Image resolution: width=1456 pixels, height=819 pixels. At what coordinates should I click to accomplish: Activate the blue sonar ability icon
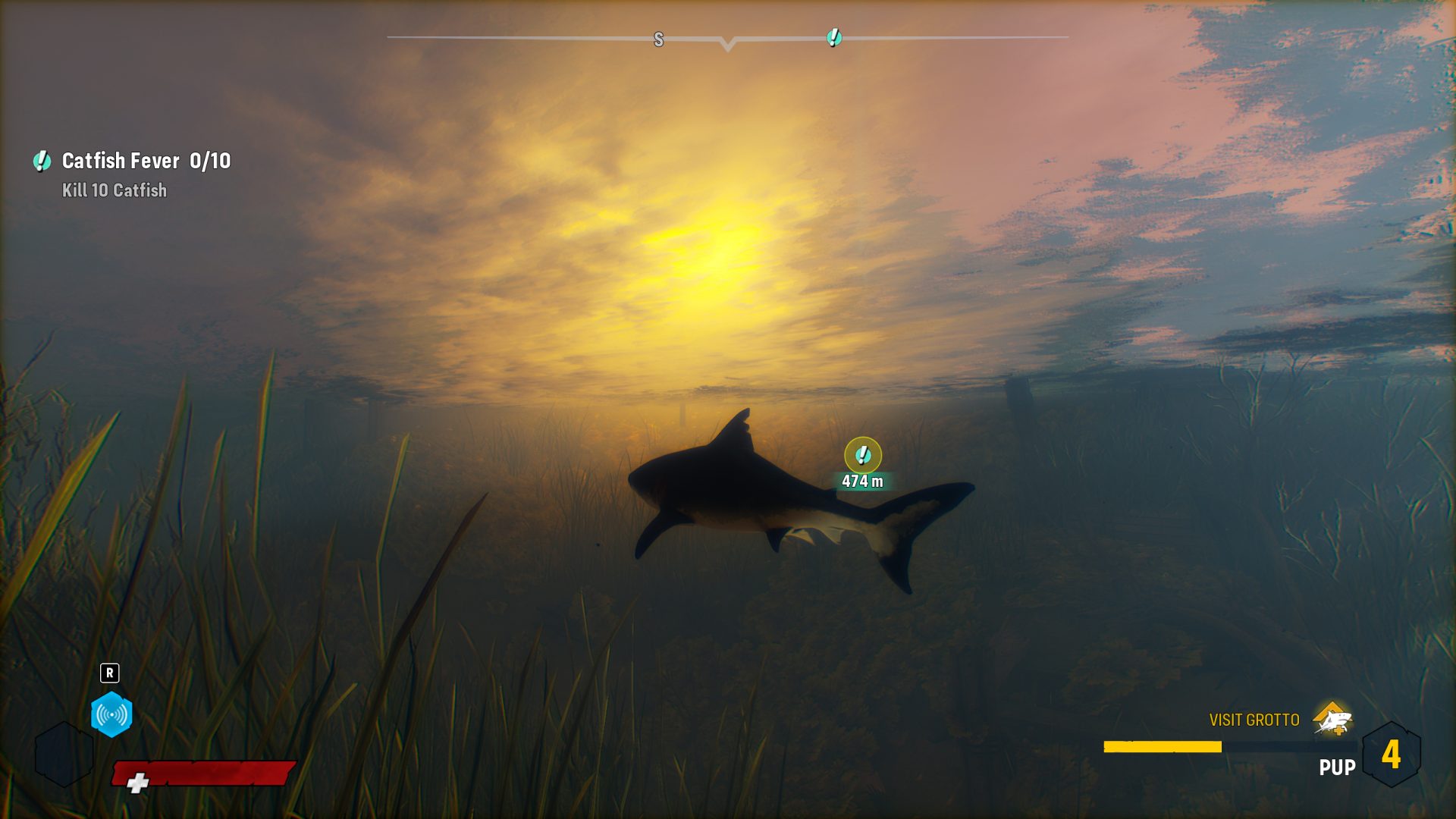(111, 714)
